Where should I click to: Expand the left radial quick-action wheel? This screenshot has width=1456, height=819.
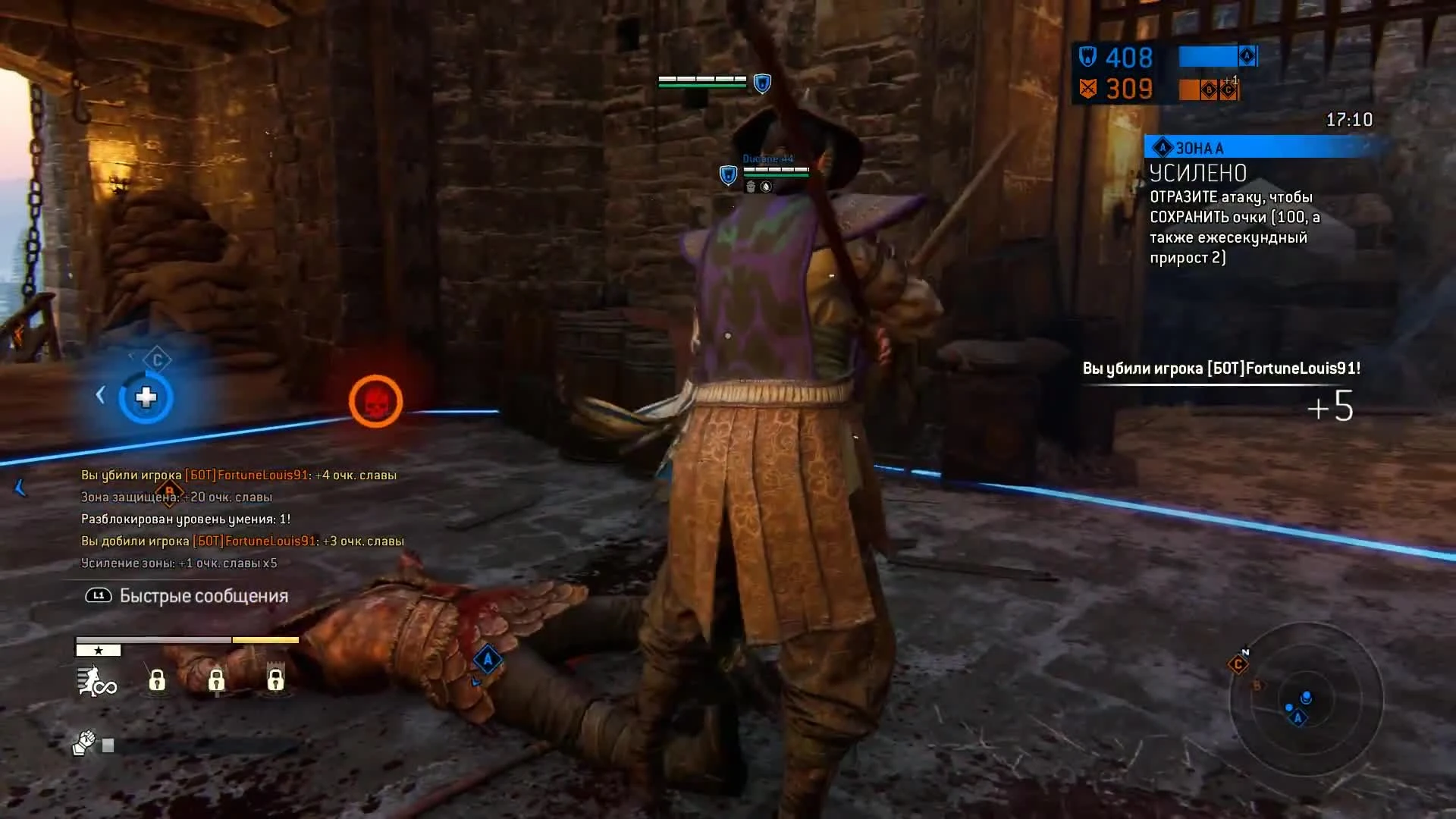tap(146, 396)
